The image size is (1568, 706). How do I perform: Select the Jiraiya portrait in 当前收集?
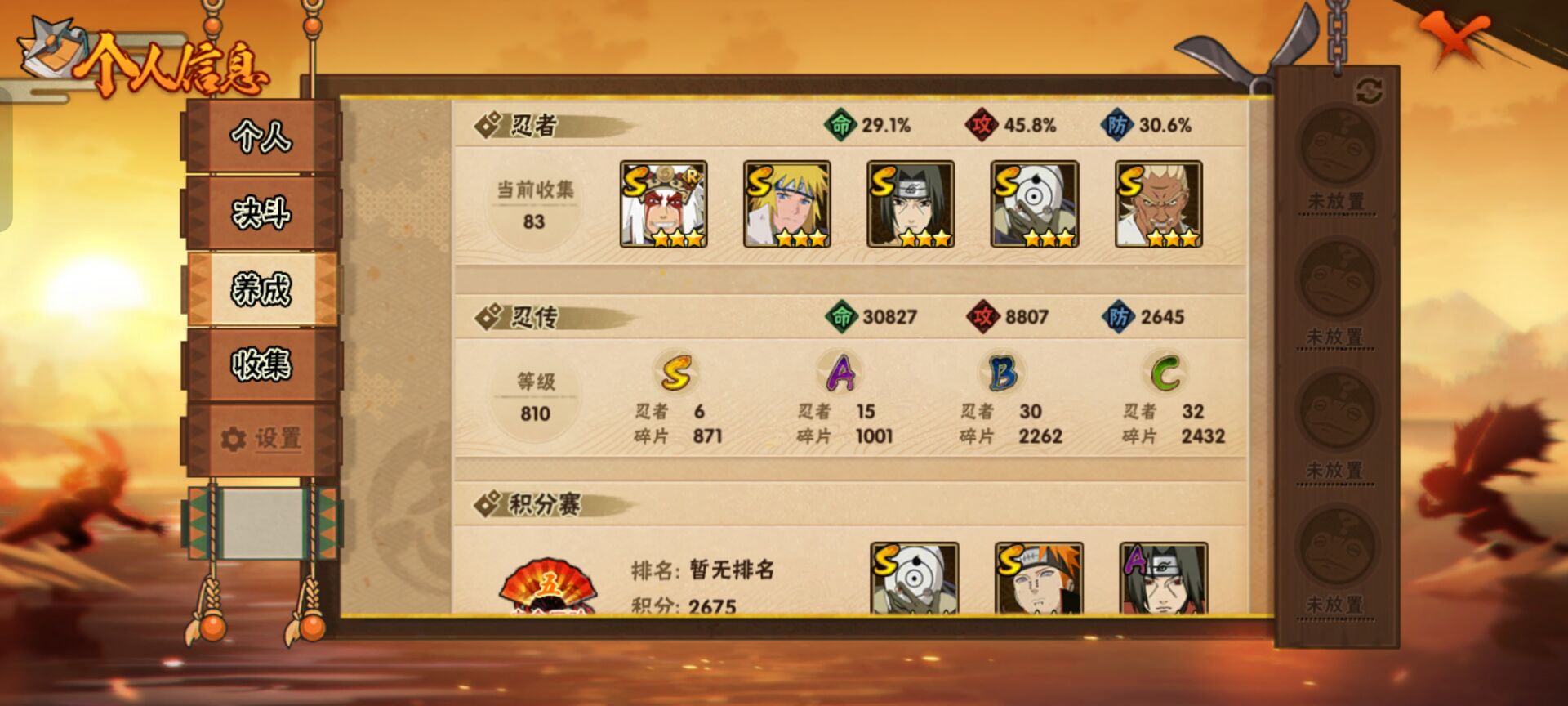[661, 204]
